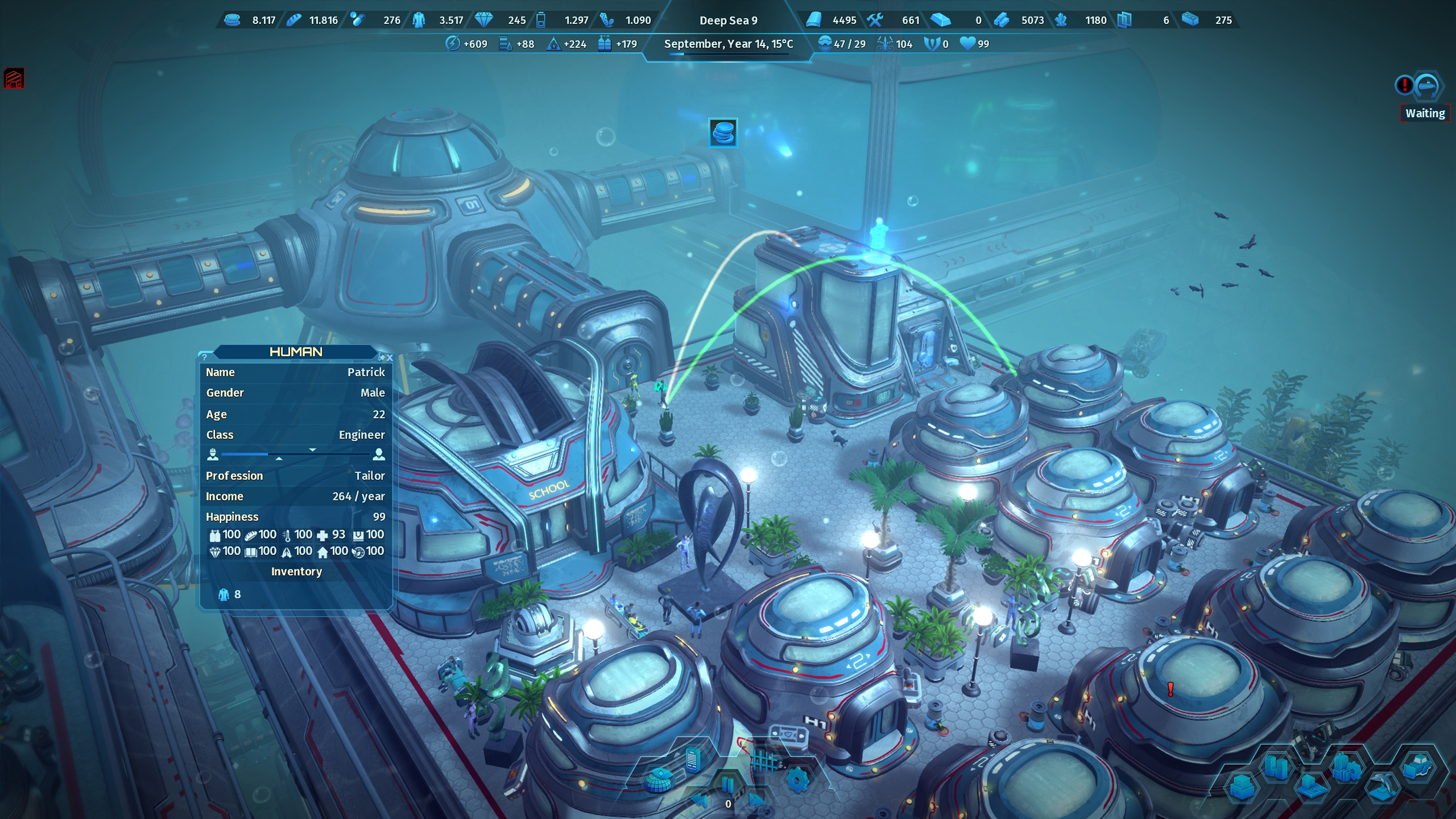Open the twin-towers building category
This screenshot has width=1456, height=819.
[x=1276, y=766]
